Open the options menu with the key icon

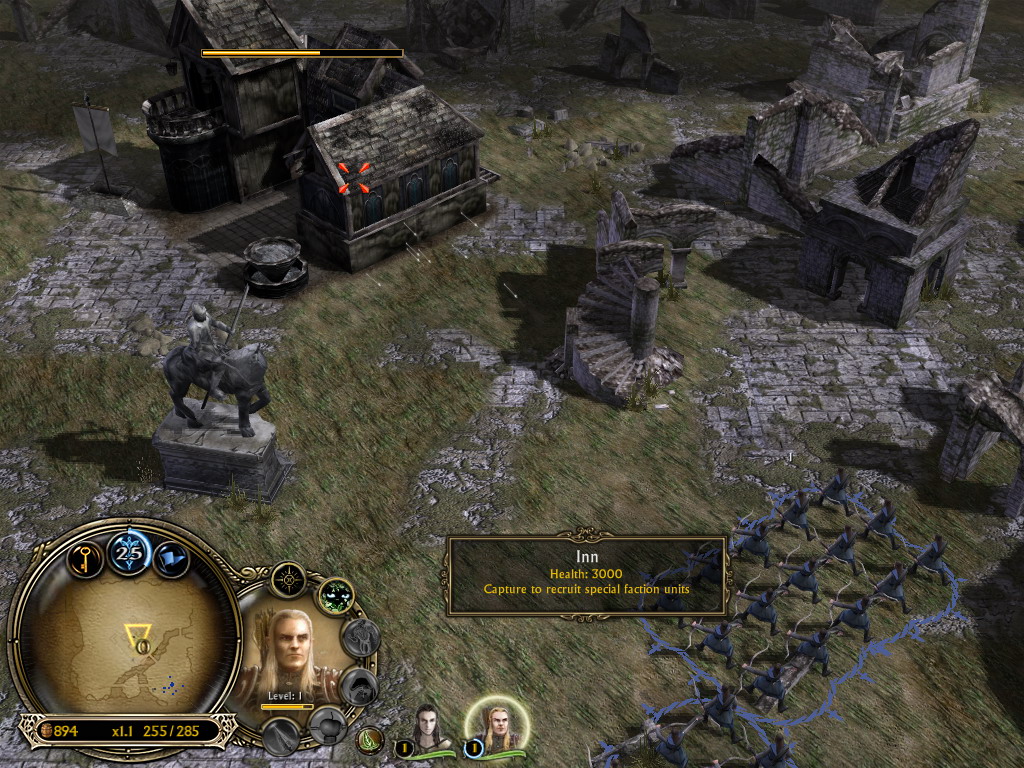point(86,557)
